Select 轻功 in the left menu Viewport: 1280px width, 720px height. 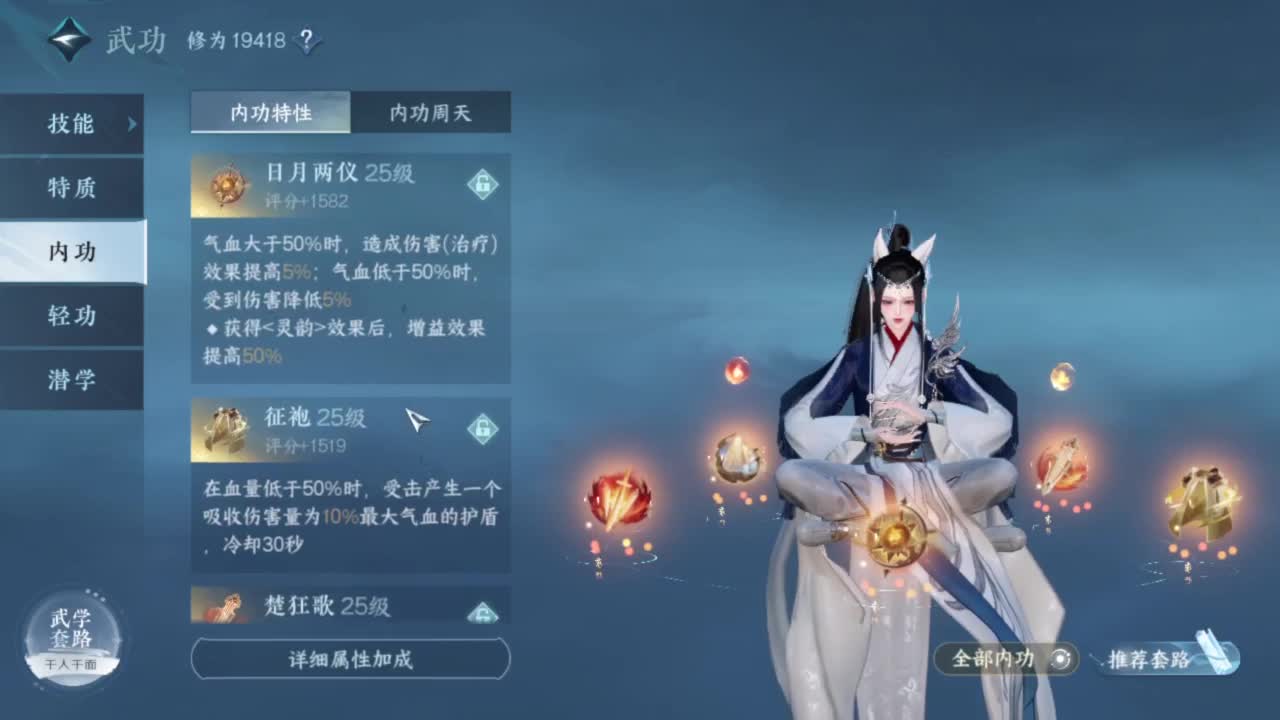(72, 315)
